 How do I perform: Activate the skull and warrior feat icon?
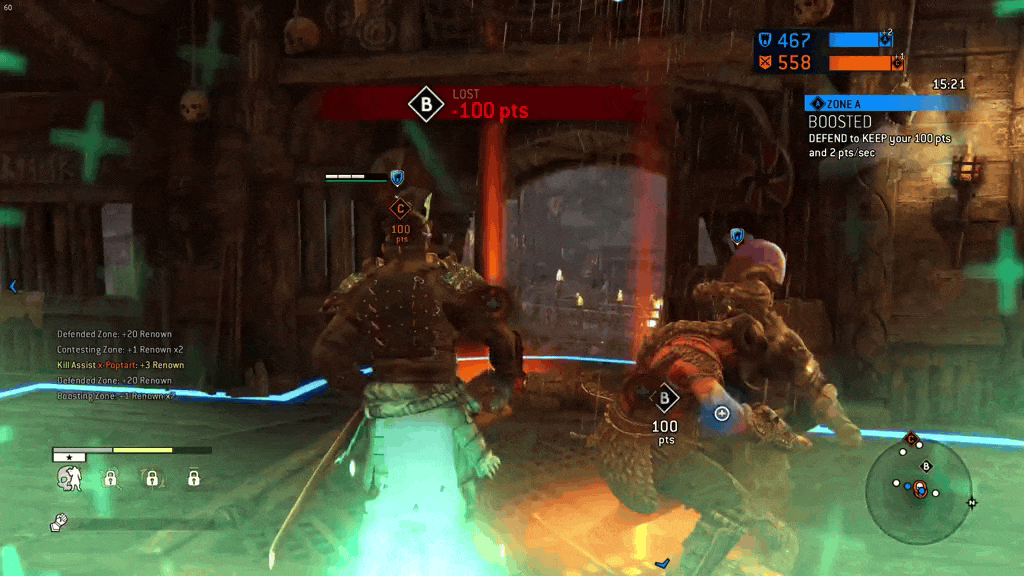pyautogui.click(x=69, y=479)
